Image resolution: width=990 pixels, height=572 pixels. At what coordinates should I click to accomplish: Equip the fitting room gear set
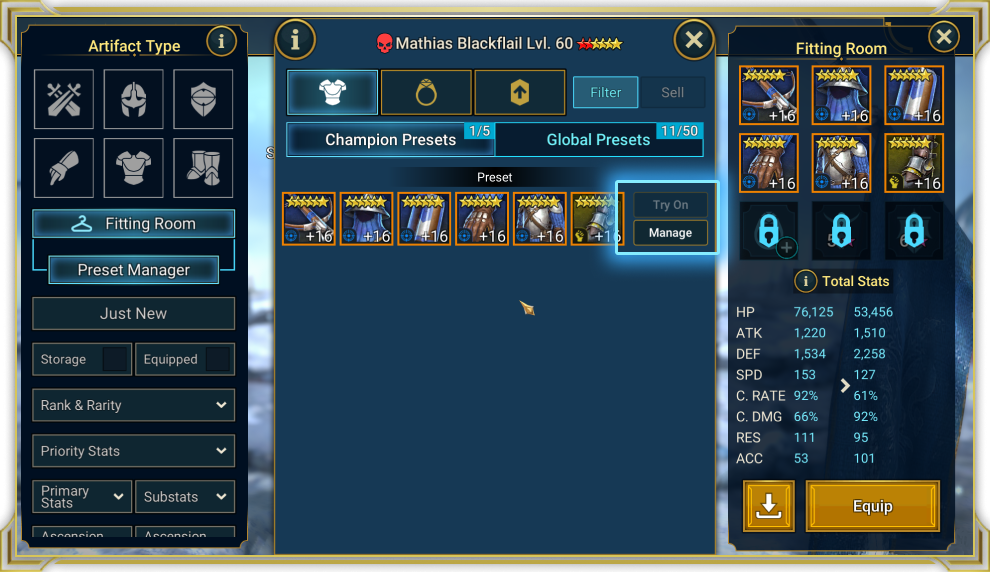872,506
